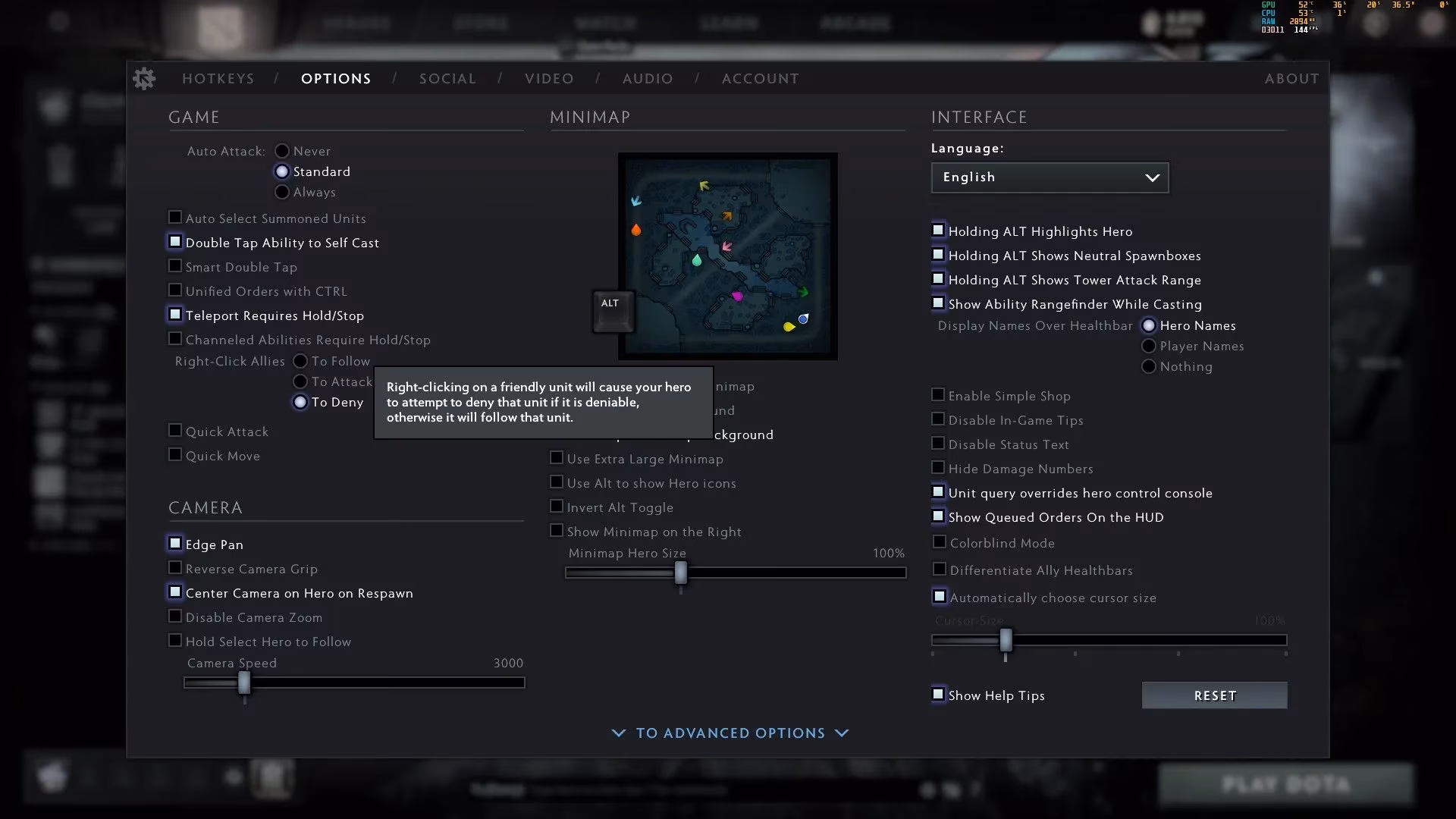Toggle the Show Help Tips checkbox

click(938, 694)
